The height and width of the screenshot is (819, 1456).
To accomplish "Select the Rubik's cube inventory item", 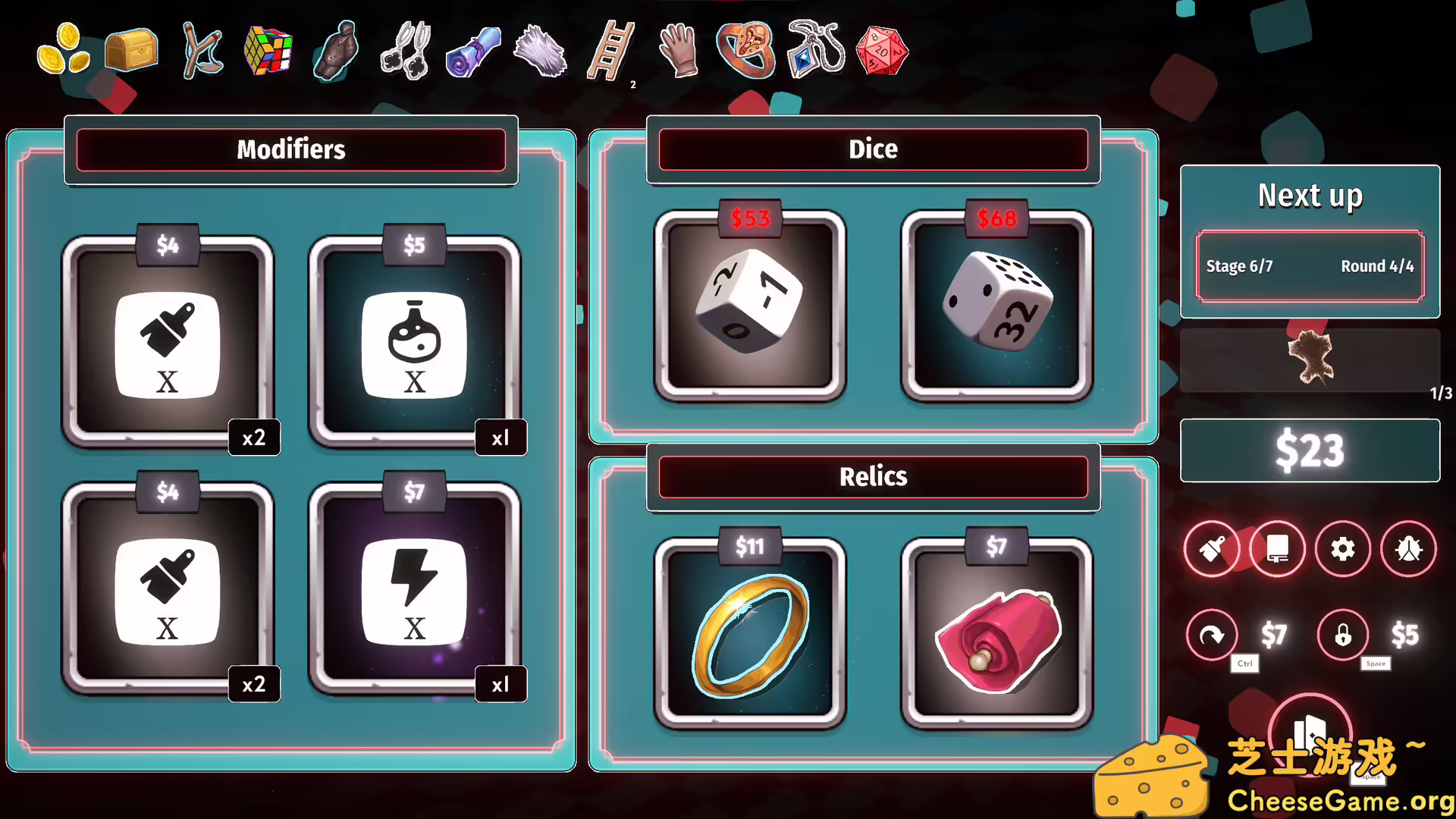I will 268,50.
